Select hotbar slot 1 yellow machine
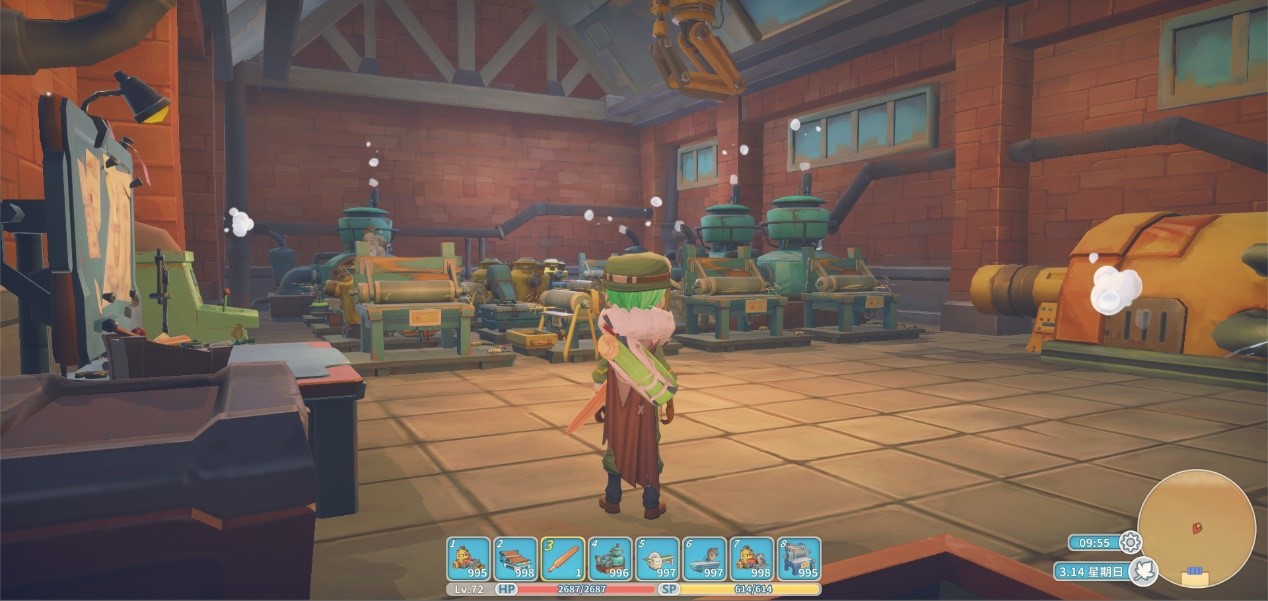1268x601 pixels. 467,558
